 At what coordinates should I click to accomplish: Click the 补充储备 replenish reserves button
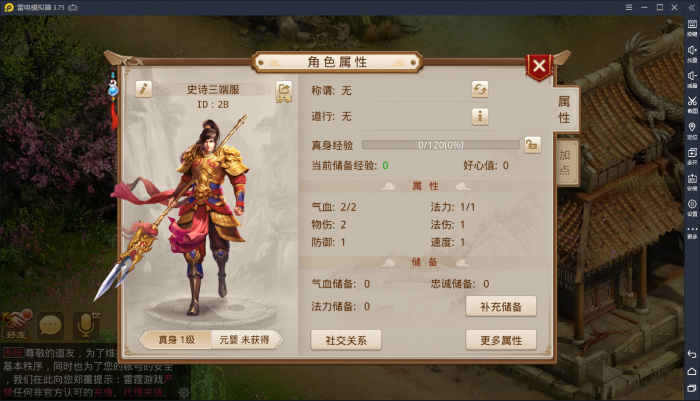(501, 306)
